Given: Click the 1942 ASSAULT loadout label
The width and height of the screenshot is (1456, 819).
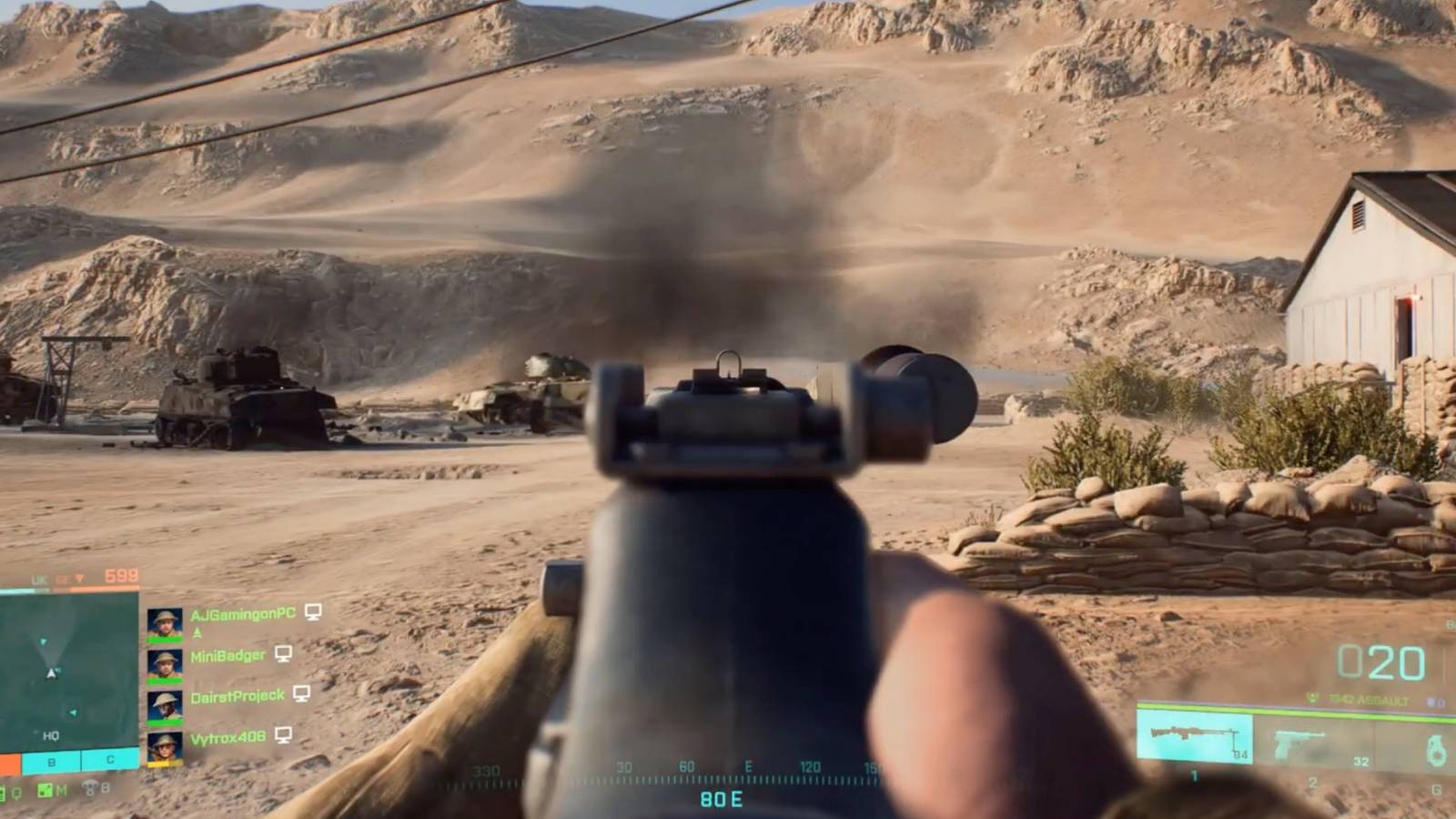Looking at the screenshot, I should [x=1367, y=700].
